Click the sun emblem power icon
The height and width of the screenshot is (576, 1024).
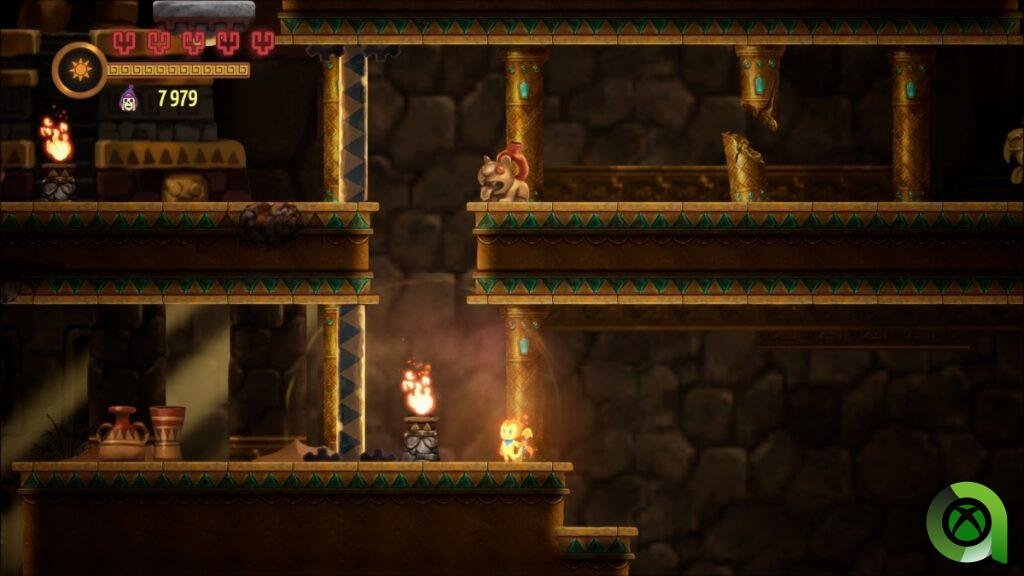(x=78, y=70)
